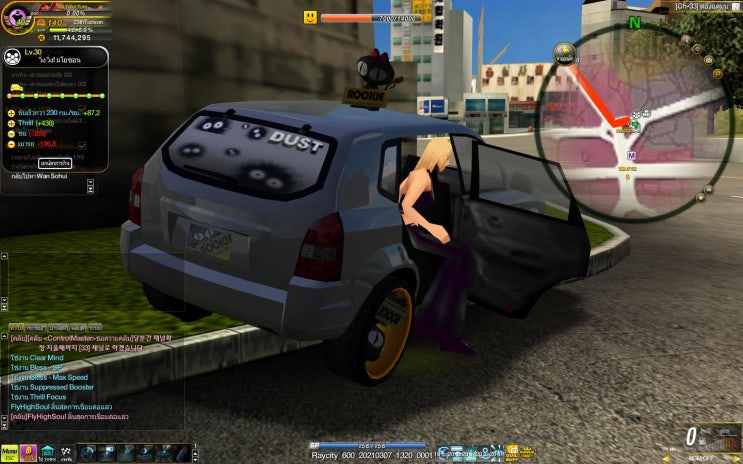Open the garage house icon
The height and width of the screenshot is (464, 743).
[x=48, y=454]
